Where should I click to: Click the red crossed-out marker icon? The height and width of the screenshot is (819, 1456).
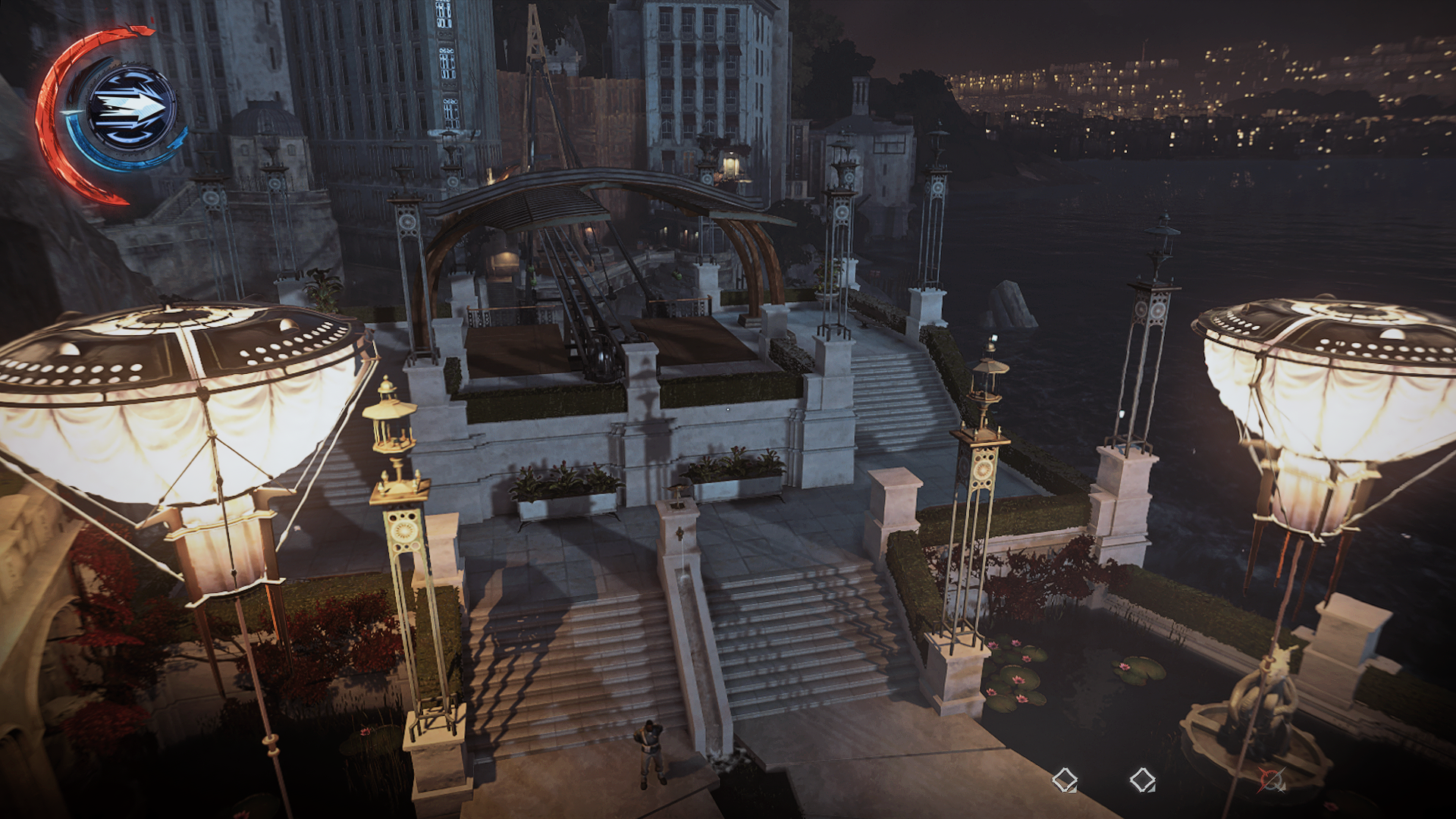1271,780
